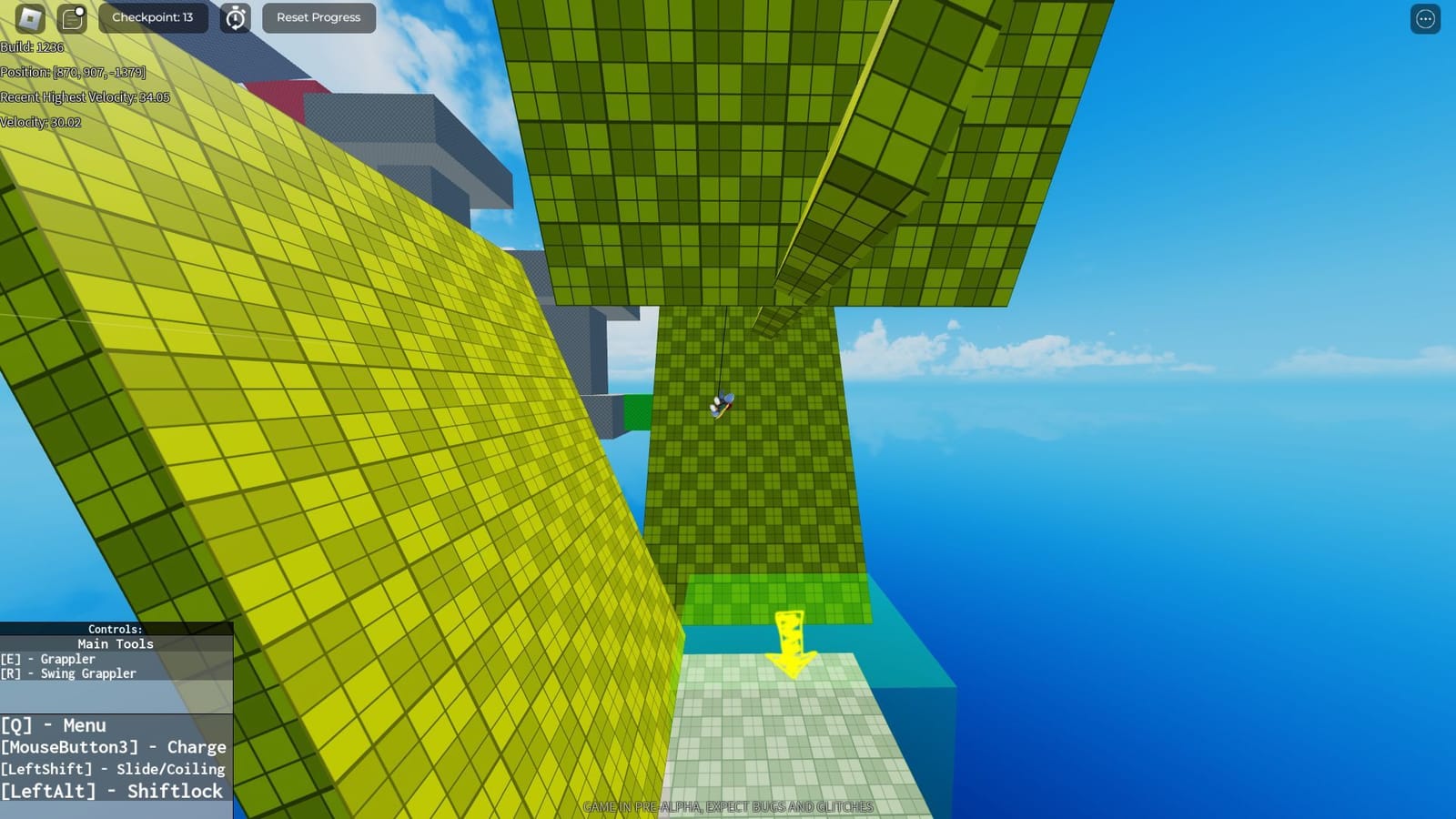Click the Build: 1236 status text
The height and width of the screenshot is (819, 1456).
[30, 48]
